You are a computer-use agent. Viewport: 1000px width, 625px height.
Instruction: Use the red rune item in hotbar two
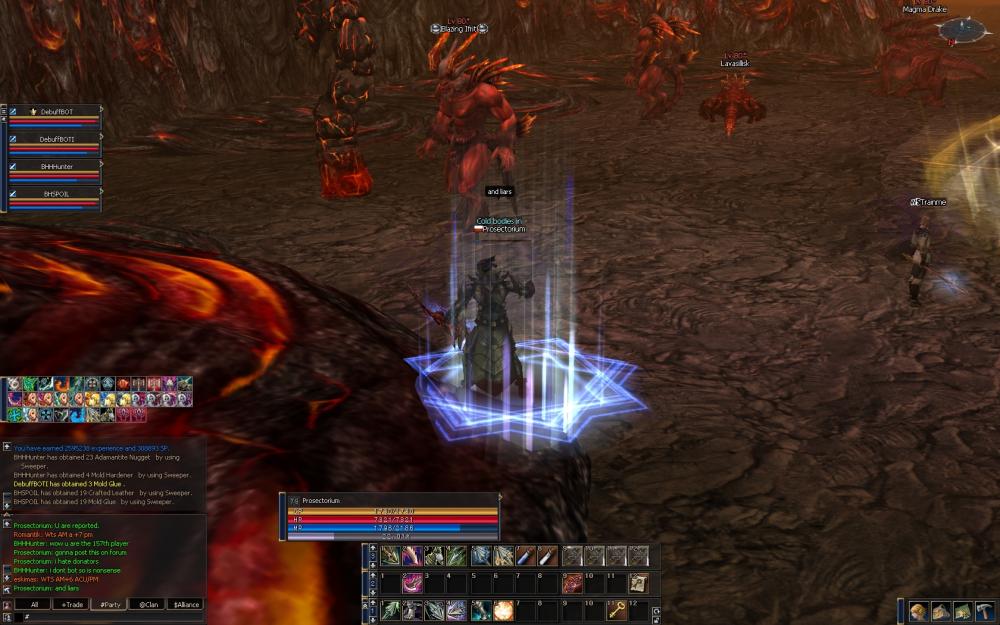point(573,583)
